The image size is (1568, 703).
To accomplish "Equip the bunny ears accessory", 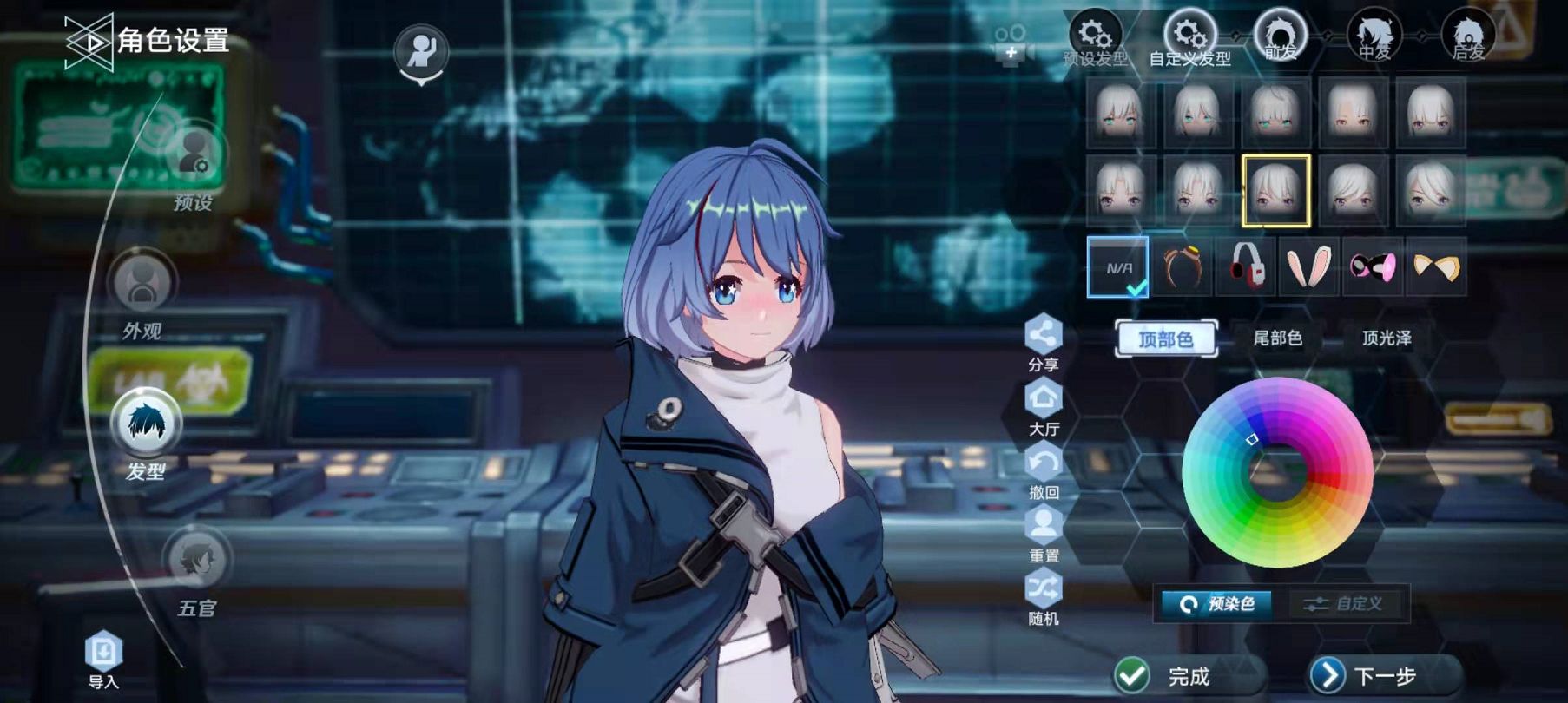I will (1309, 266).
